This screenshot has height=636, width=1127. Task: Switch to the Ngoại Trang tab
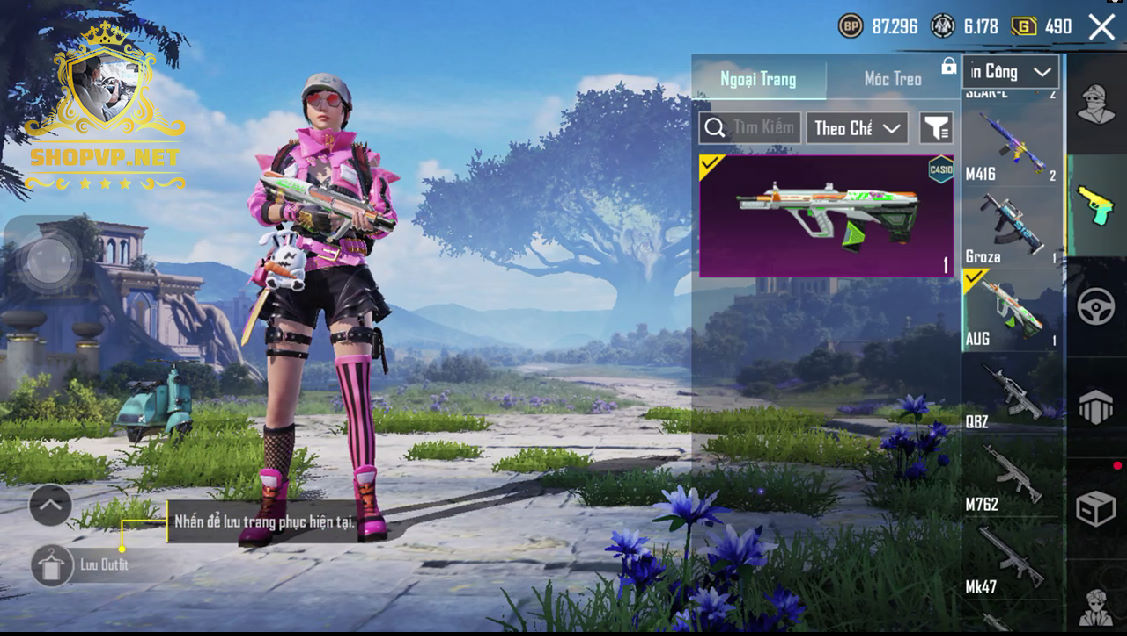coord(759,78)
